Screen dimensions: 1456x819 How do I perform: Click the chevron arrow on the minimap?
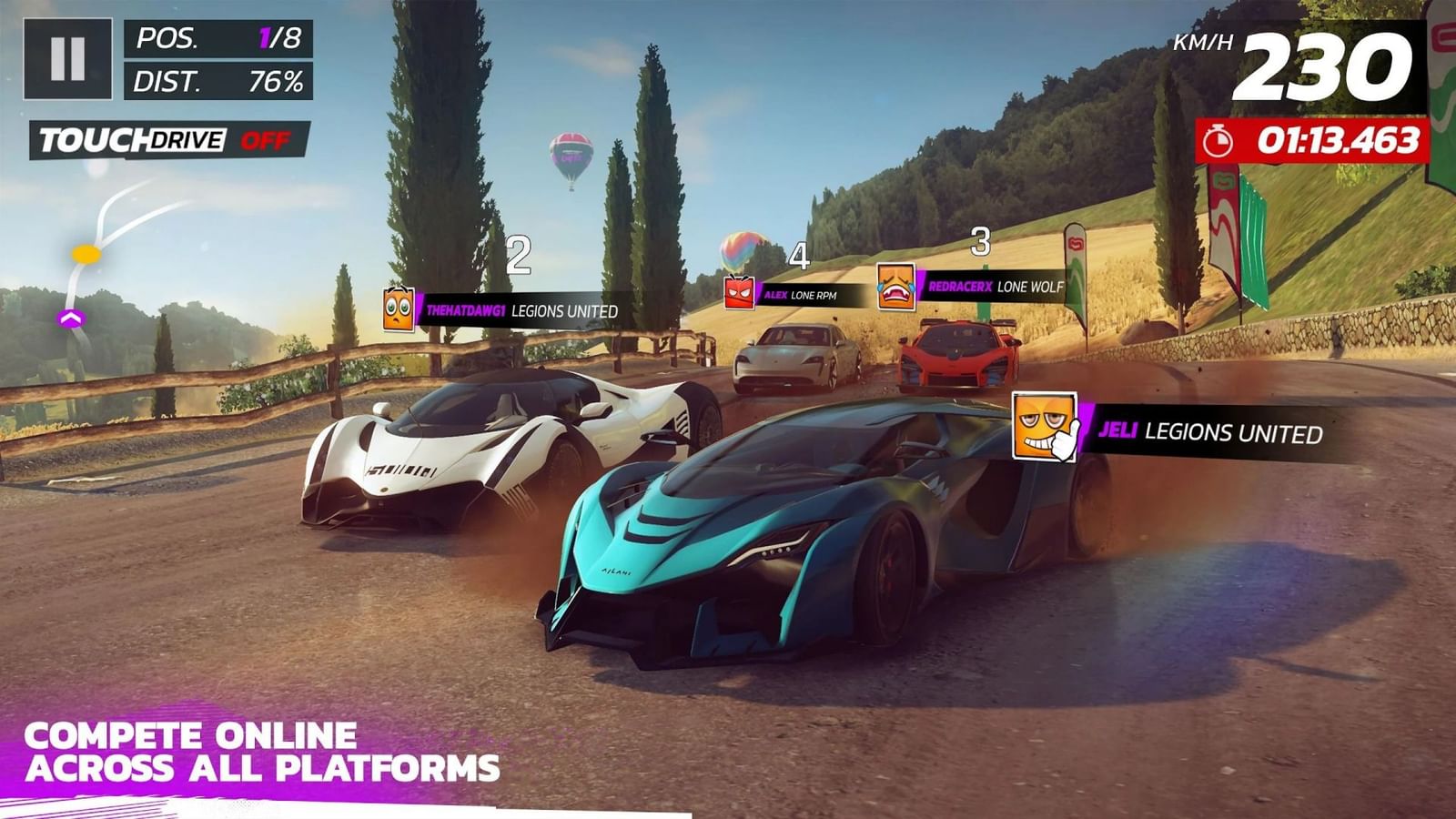tap(70, 318)
